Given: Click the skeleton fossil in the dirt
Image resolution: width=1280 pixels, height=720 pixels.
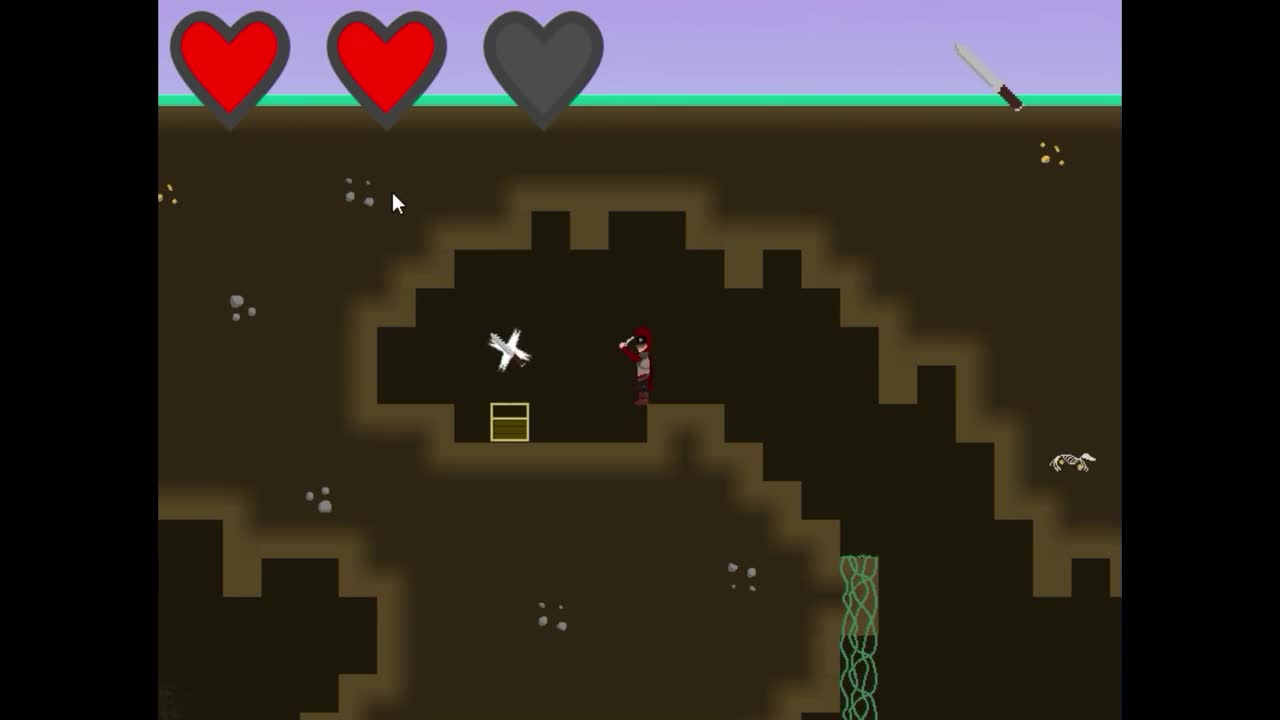Looking at the screenshot, I should pos(1070,458).
